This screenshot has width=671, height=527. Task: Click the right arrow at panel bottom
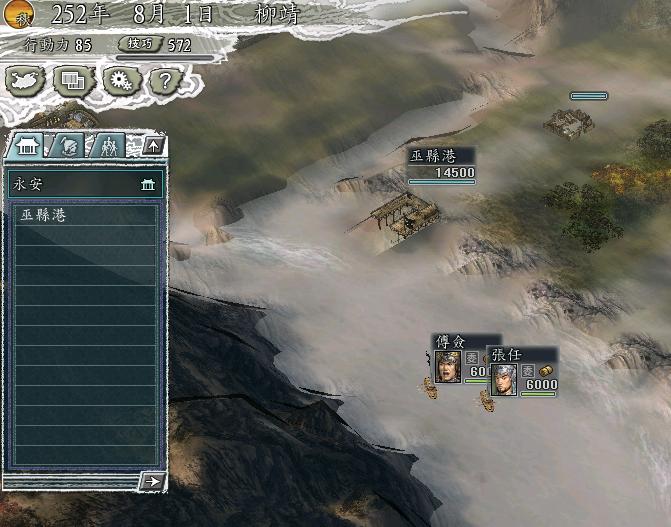pyautogui.click(x=152, y=481)
